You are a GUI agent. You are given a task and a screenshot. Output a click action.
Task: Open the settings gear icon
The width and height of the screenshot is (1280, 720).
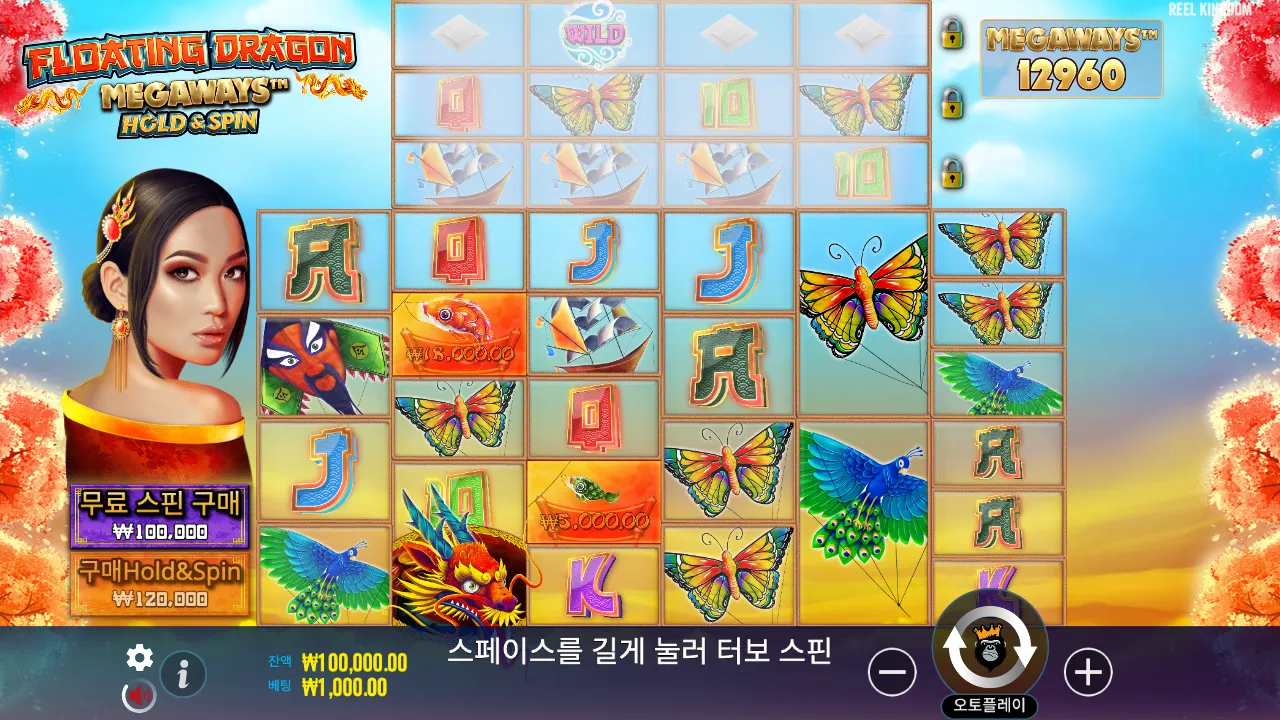(139, 659)
